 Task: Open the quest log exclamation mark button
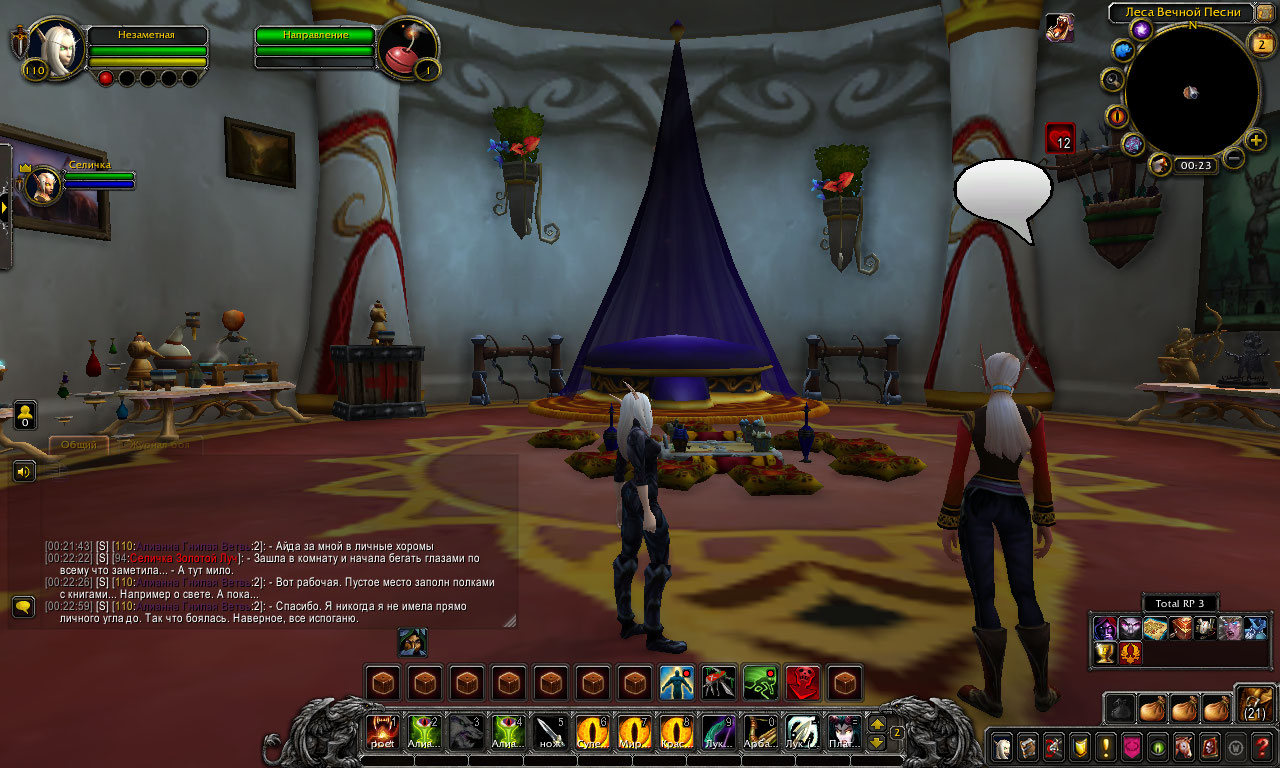coord(1106,746)
